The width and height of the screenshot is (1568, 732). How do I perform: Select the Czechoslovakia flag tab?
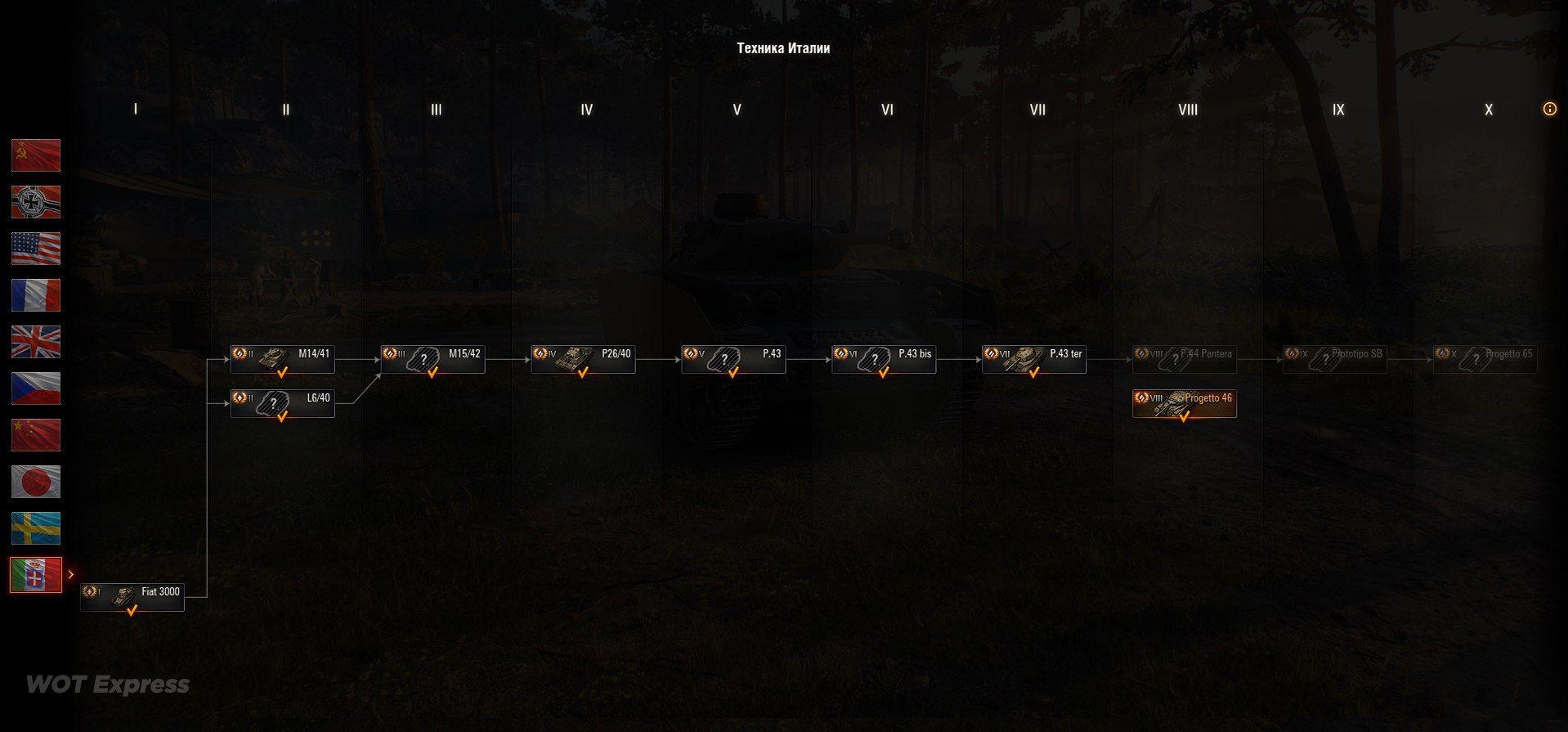(x=36, y=388)
